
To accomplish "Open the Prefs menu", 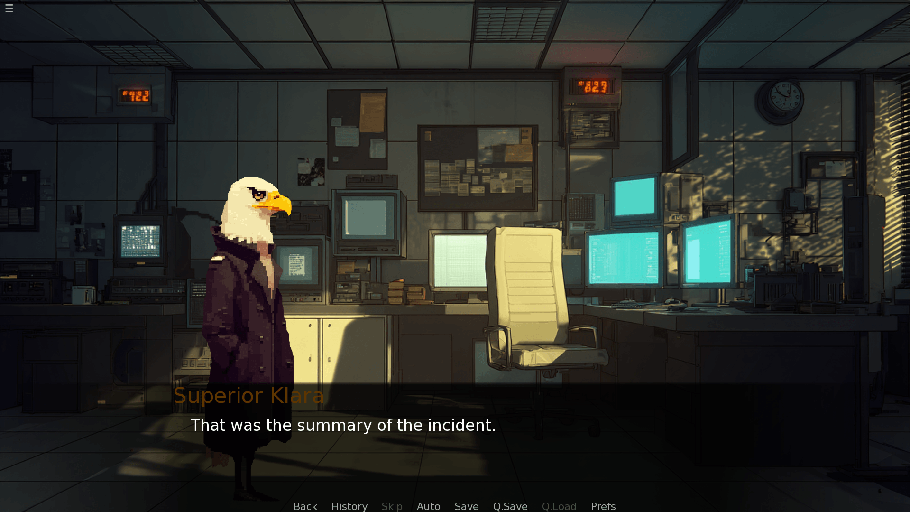I will point(603,506).
